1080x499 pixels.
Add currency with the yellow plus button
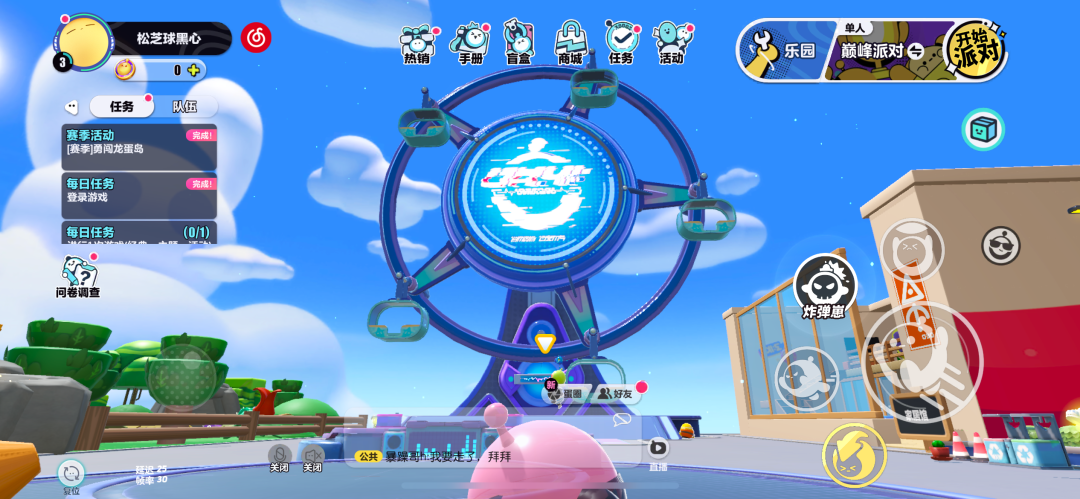(194, 70)
